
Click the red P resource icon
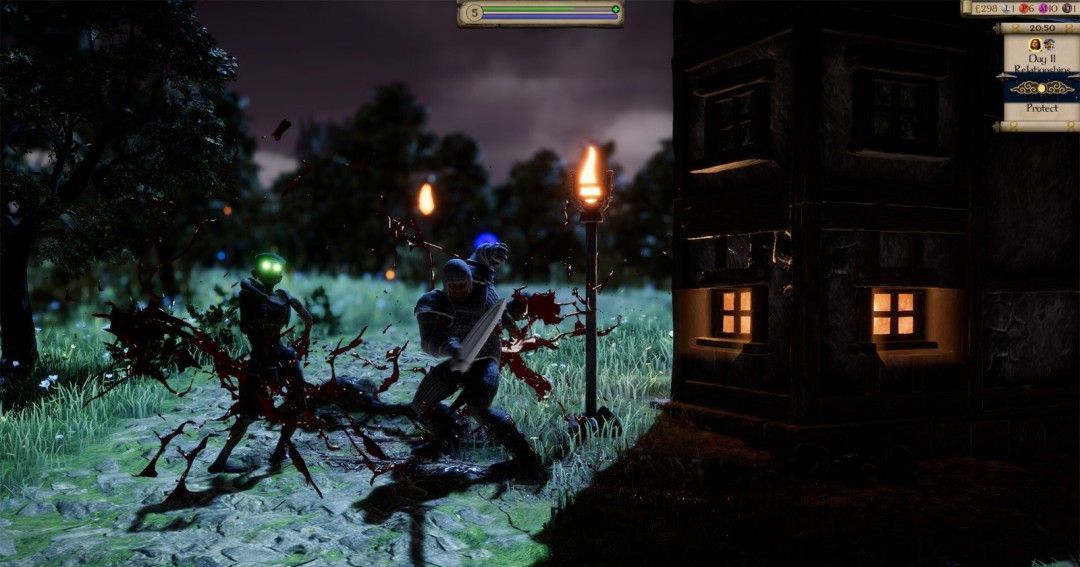[x=1025, y=8]
